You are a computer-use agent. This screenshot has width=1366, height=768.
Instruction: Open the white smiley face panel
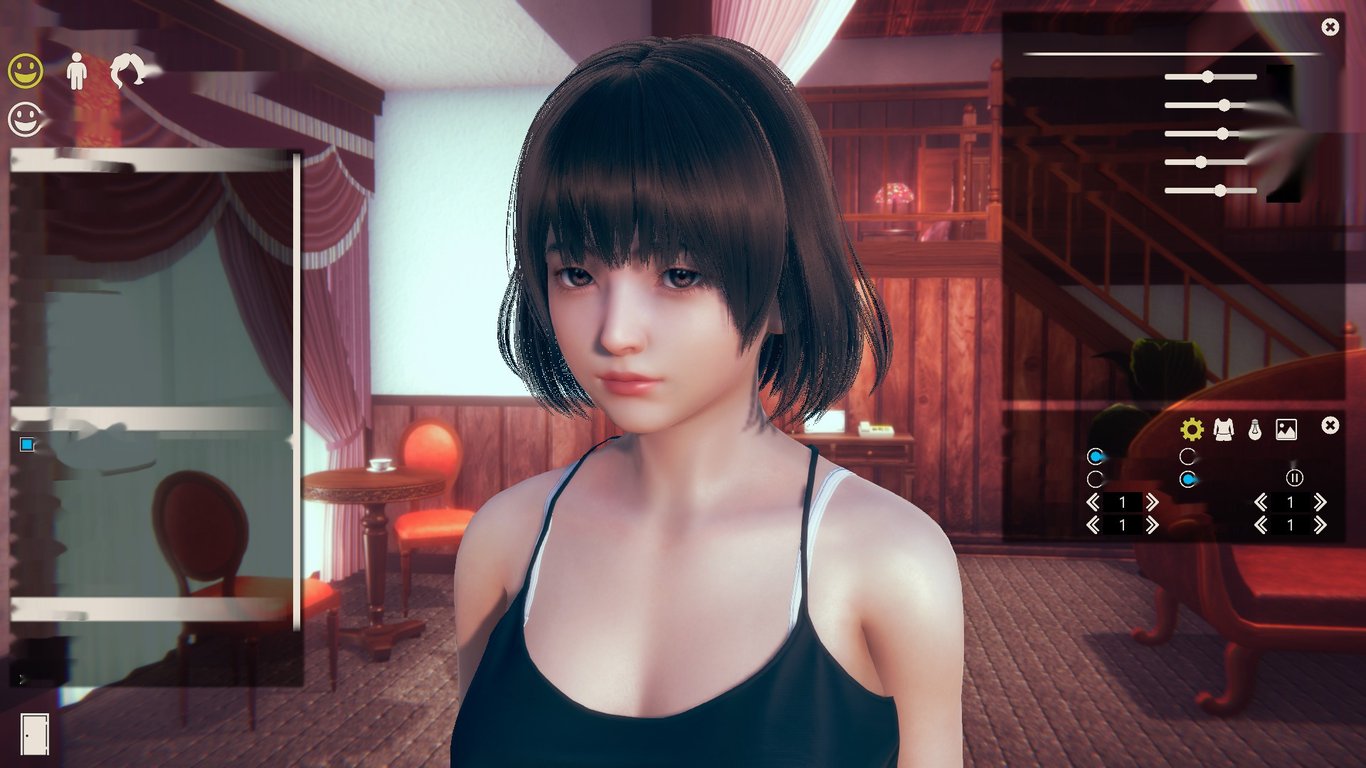26,120
